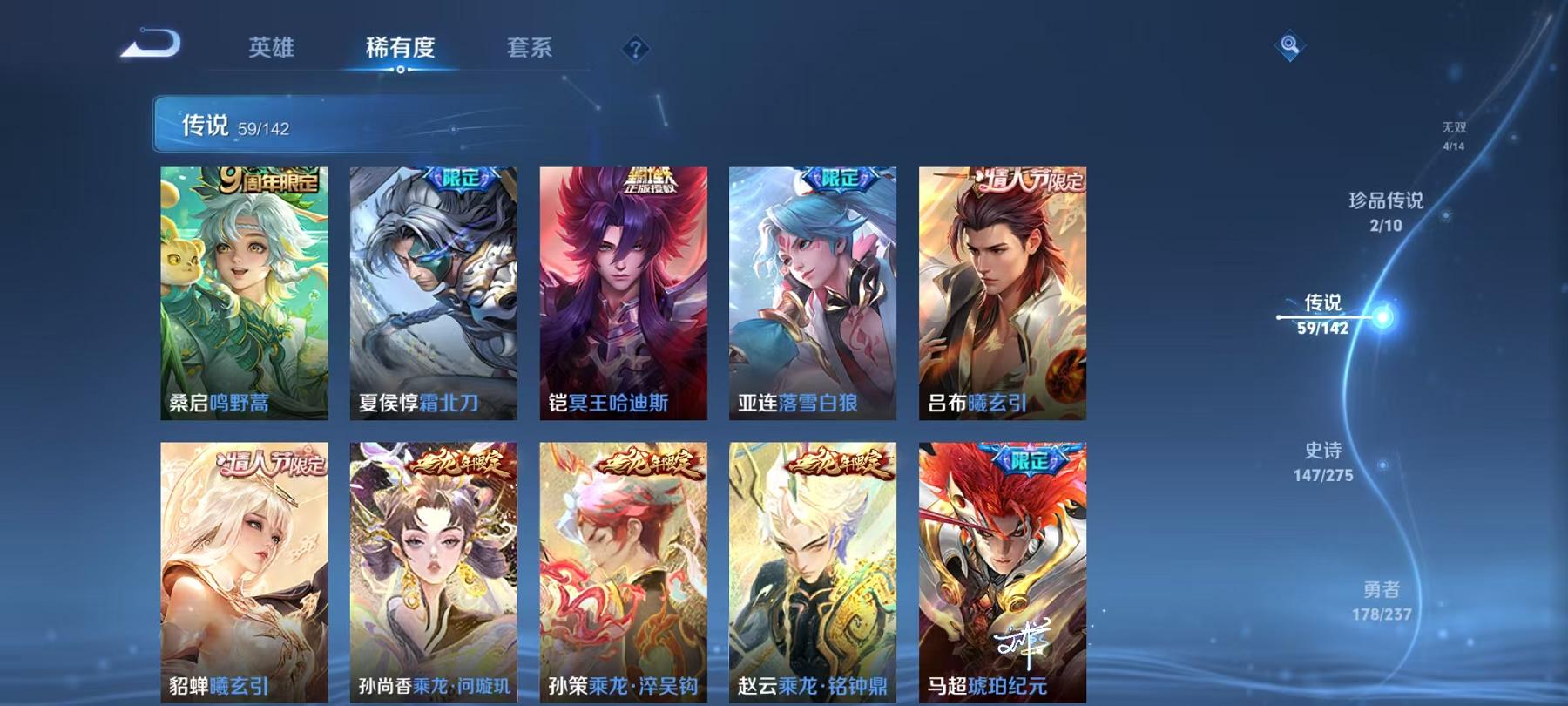Expand the 勇者 rarity section

pos(1382,601)
